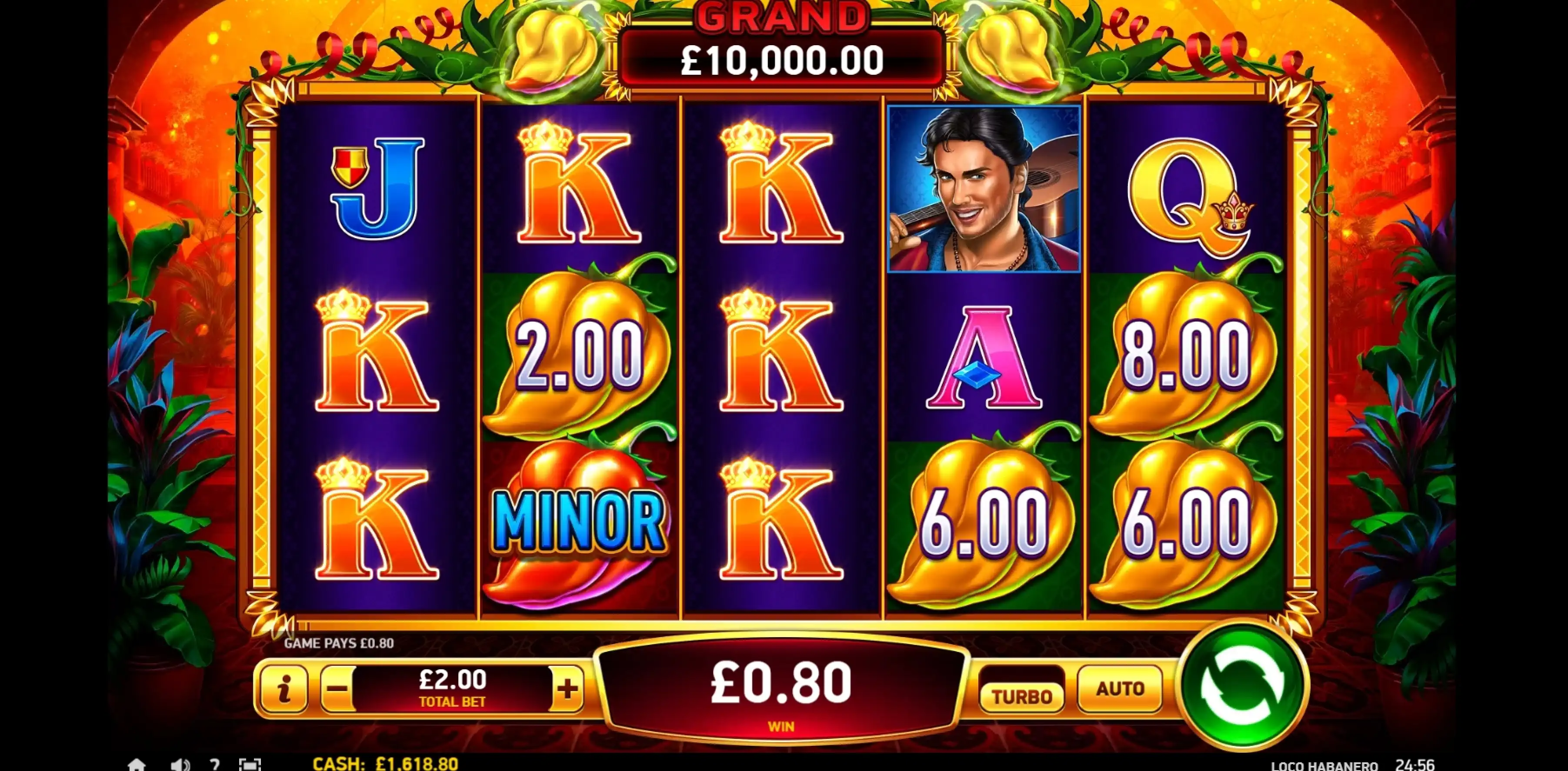Toggle fullscreen mode icon
The image size is (1568, 771).
[250, 764]
